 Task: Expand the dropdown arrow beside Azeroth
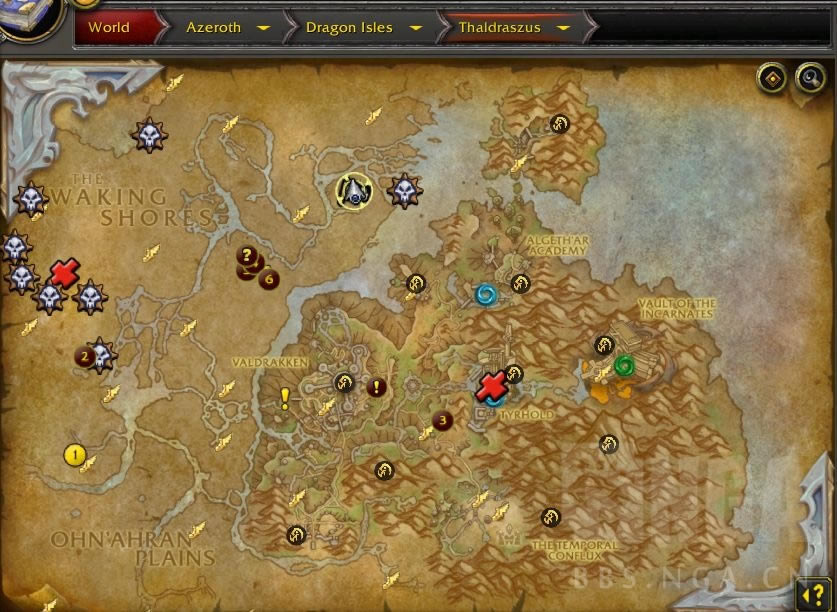pos(263,28)
